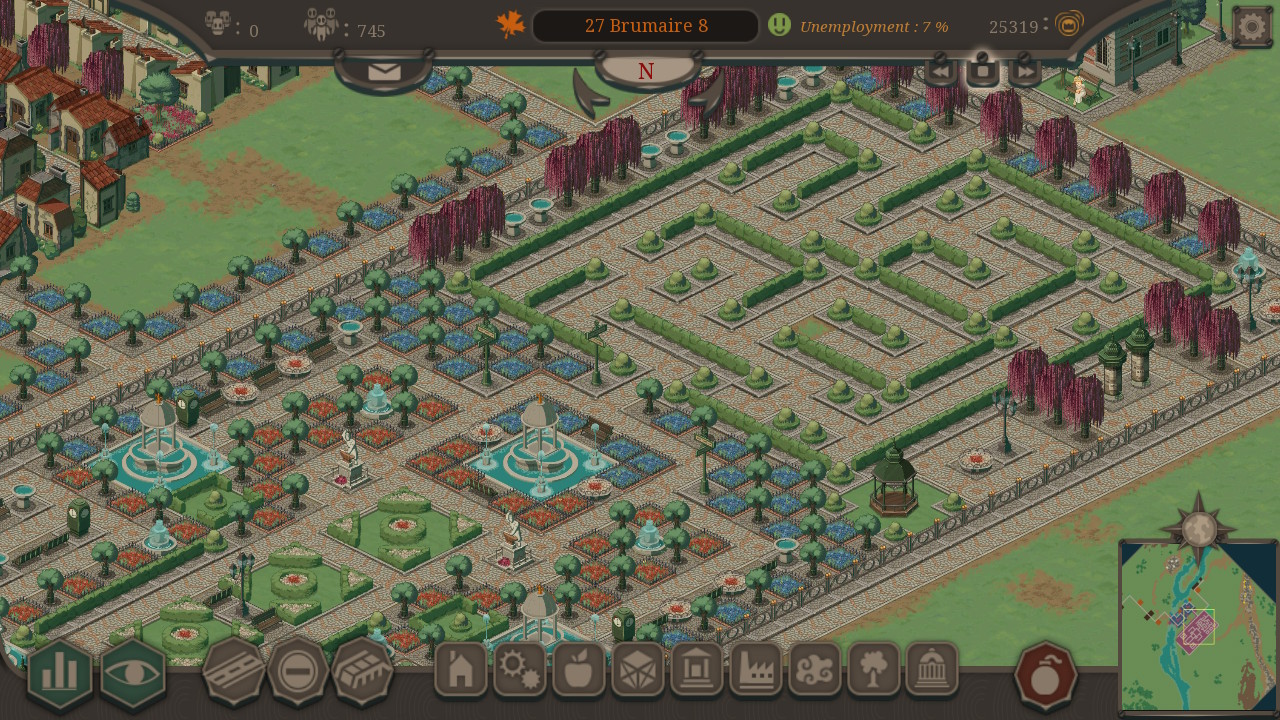
Task: Open the settings gear button
Action: click(x=1251, y=25)
